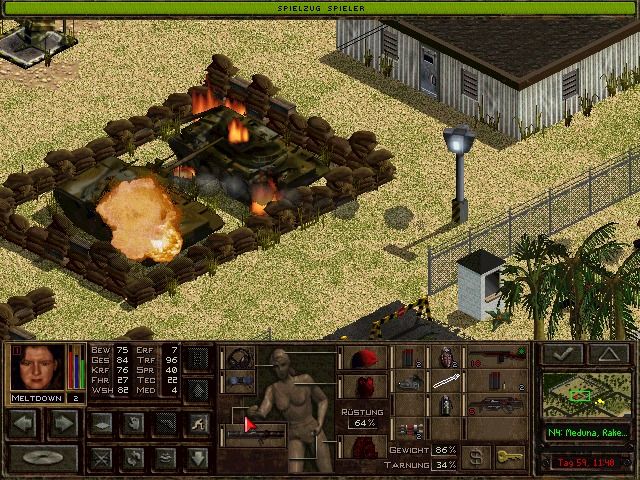Pick the knife inventory slot
The image size is (640, 480).
point(446,381)
